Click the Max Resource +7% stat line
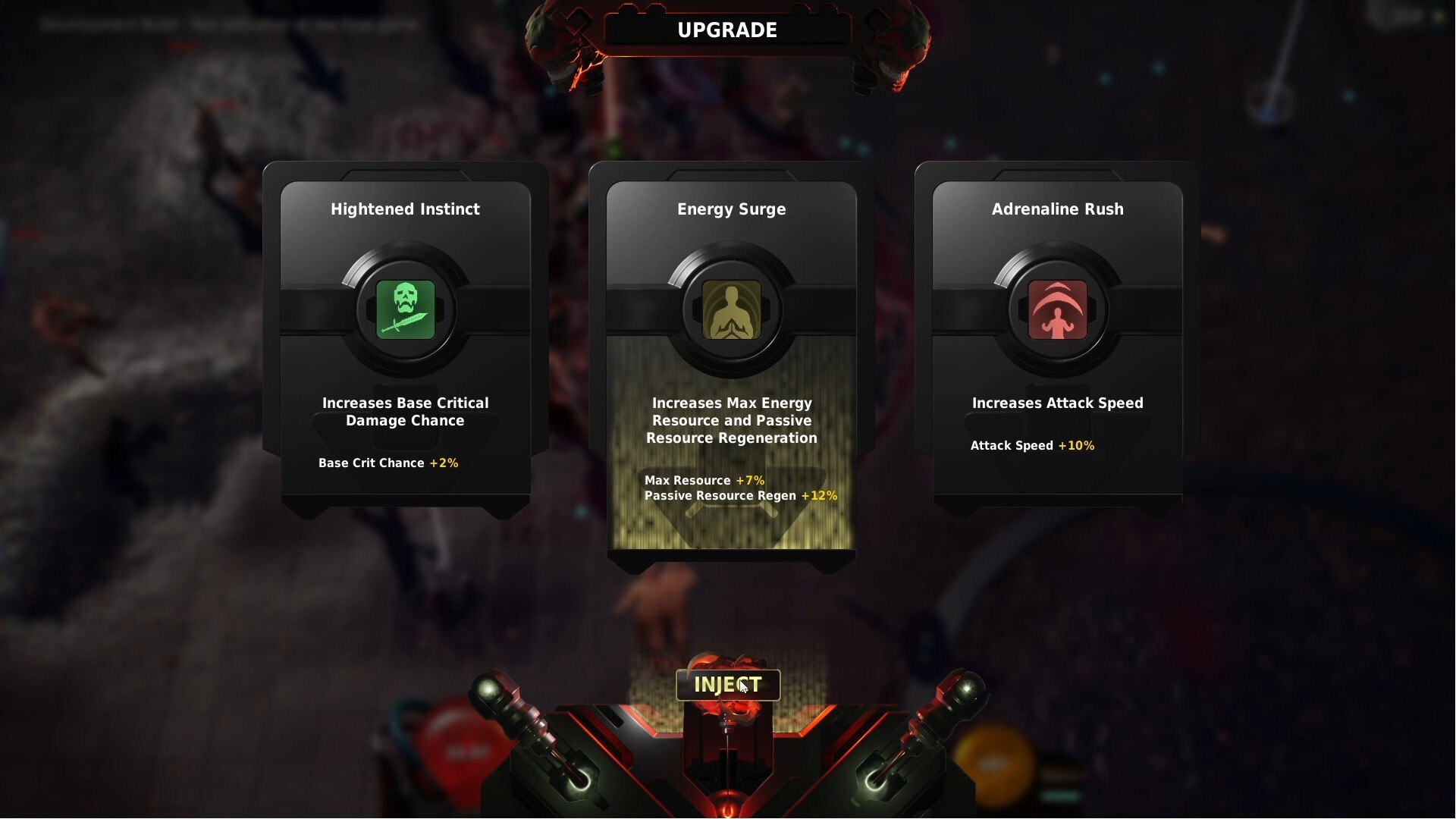This screenshot has width=1456, height=819. (x=704, y=480)
